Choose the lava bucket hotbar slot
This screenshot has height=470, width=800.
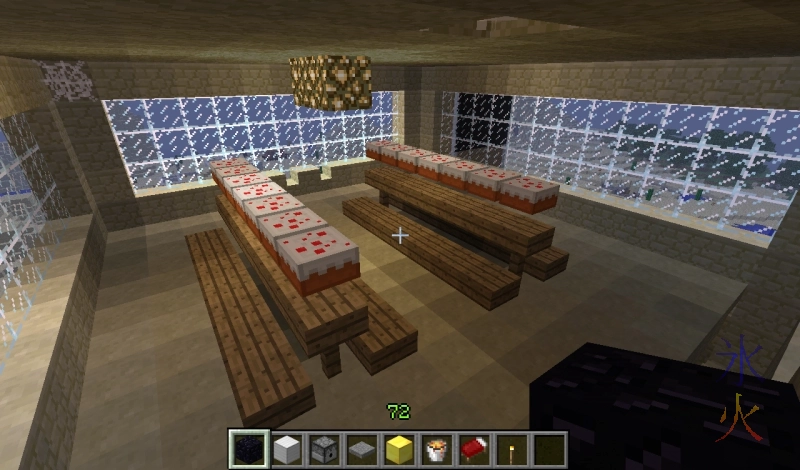[436, 449]
